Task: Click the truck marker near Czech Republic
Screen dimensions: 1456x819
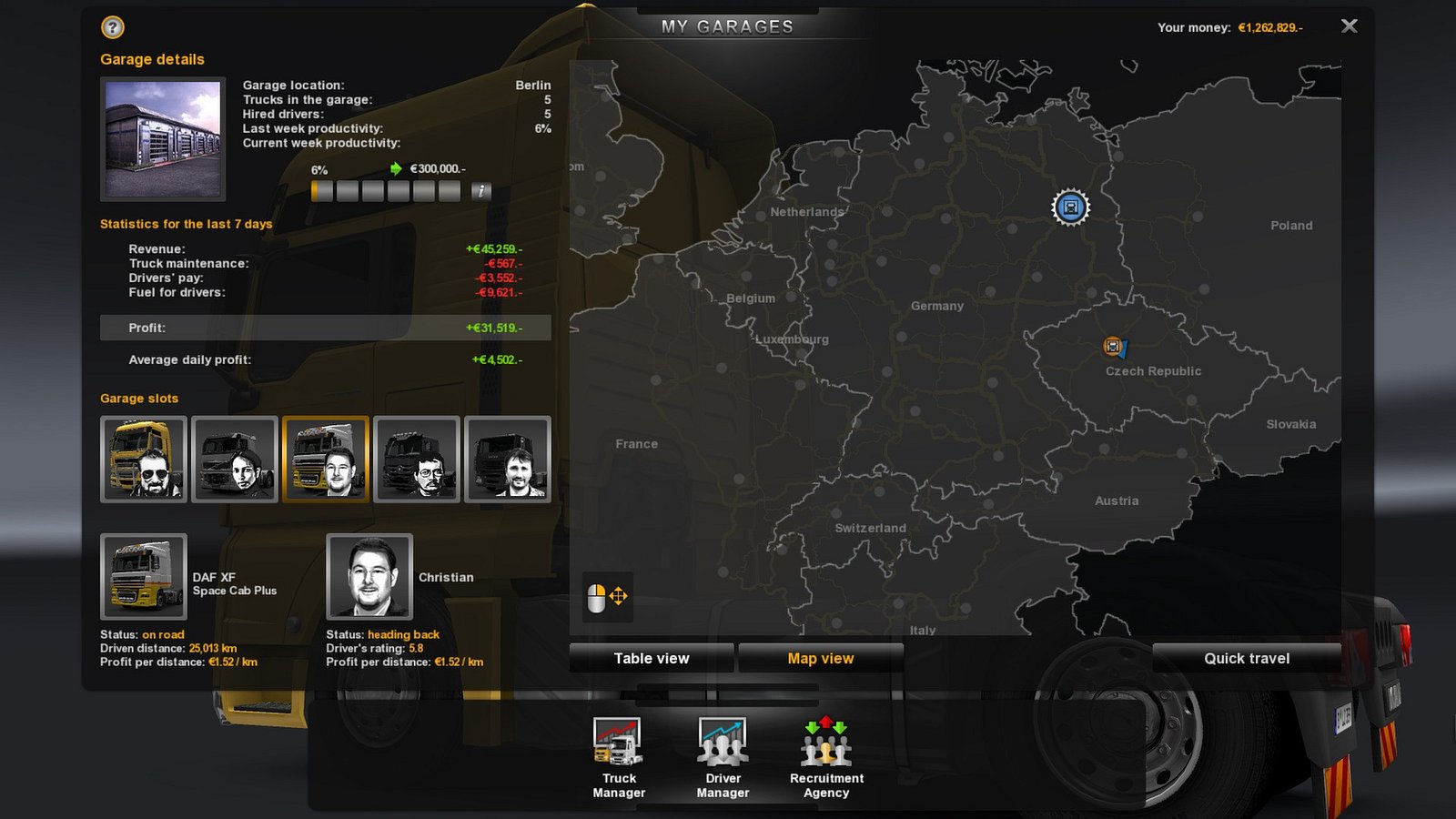Action: [x=1112, y=345]
